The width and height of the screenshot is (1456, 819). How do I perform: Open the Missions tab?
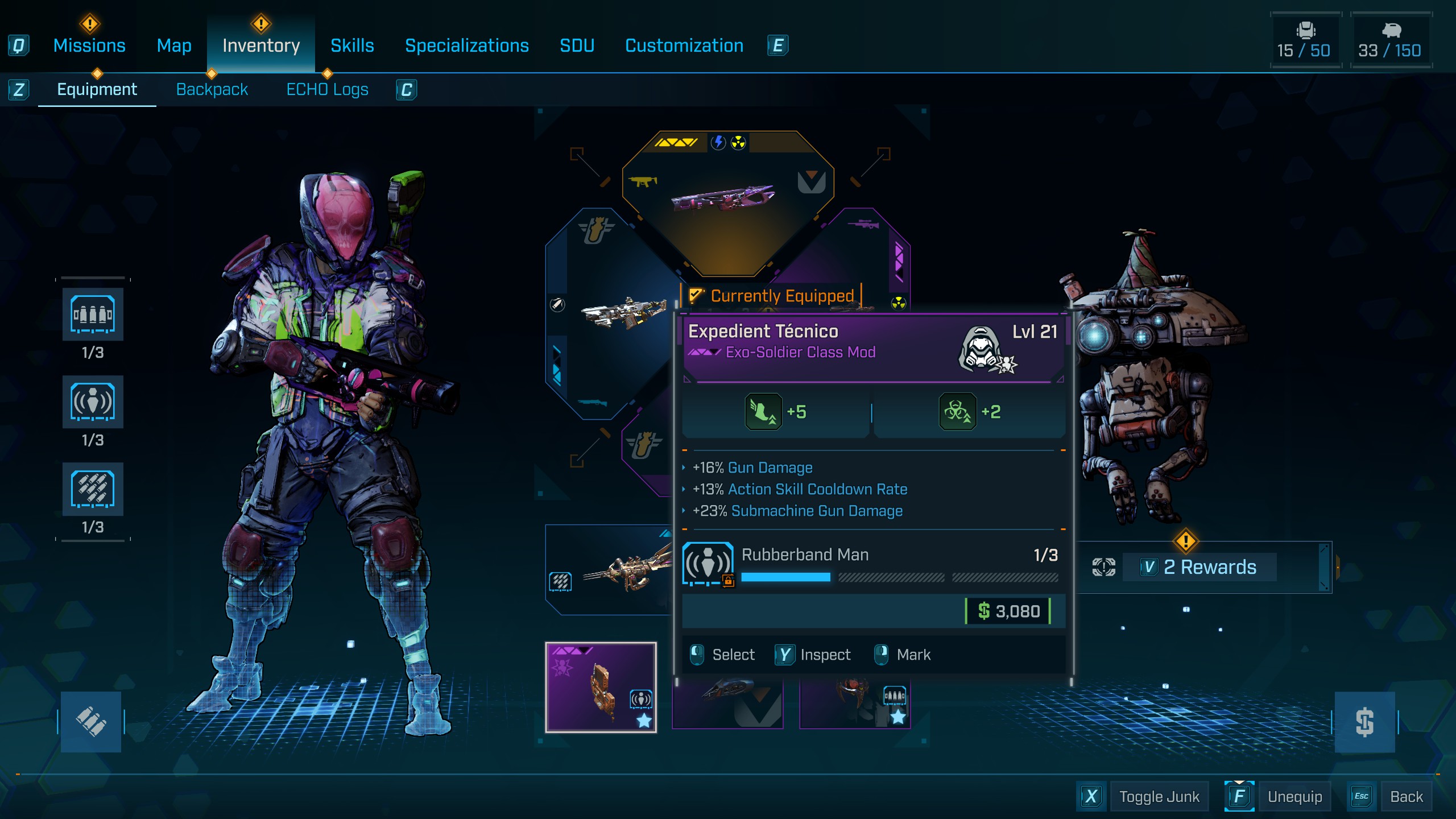click(x=89, y=45)
